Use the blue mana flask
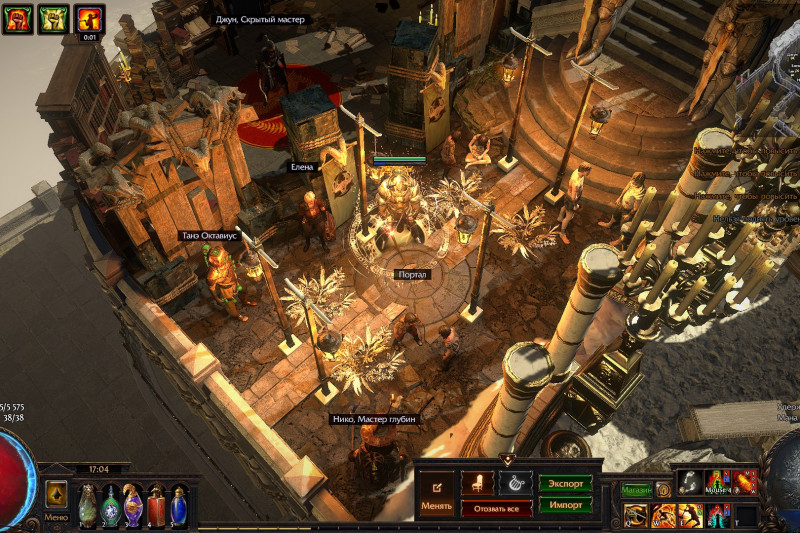Viewport: 800px width, 533px height. (x=178, y=505)
